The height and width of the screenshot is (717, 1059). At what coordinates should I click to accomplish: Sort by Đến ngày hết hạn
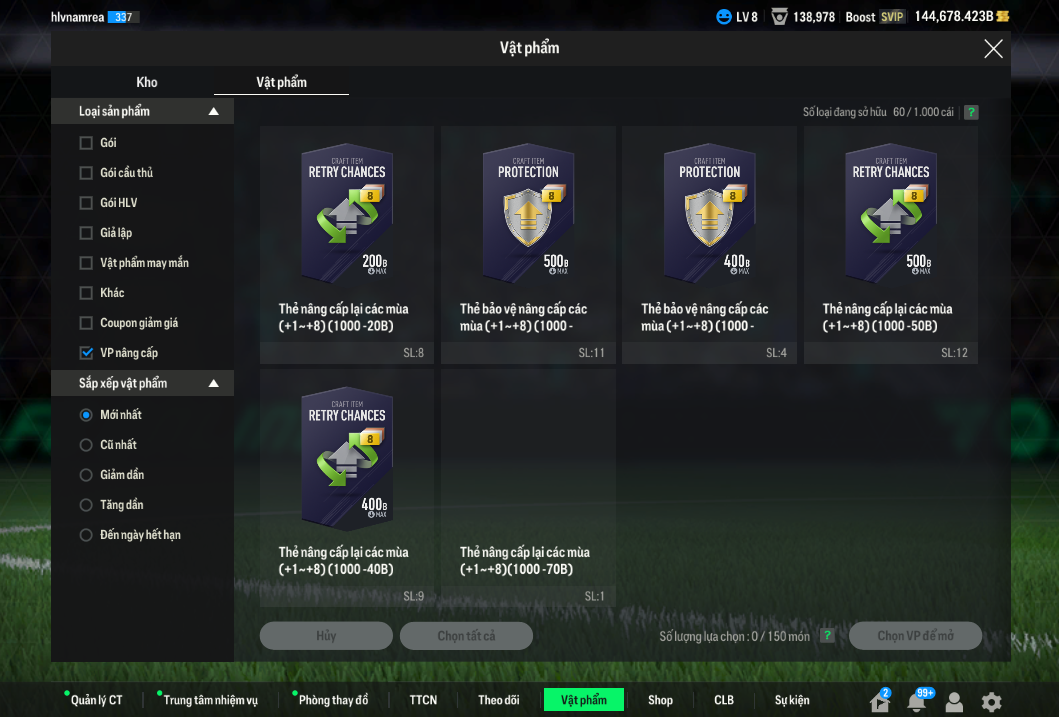coord(86,535)
